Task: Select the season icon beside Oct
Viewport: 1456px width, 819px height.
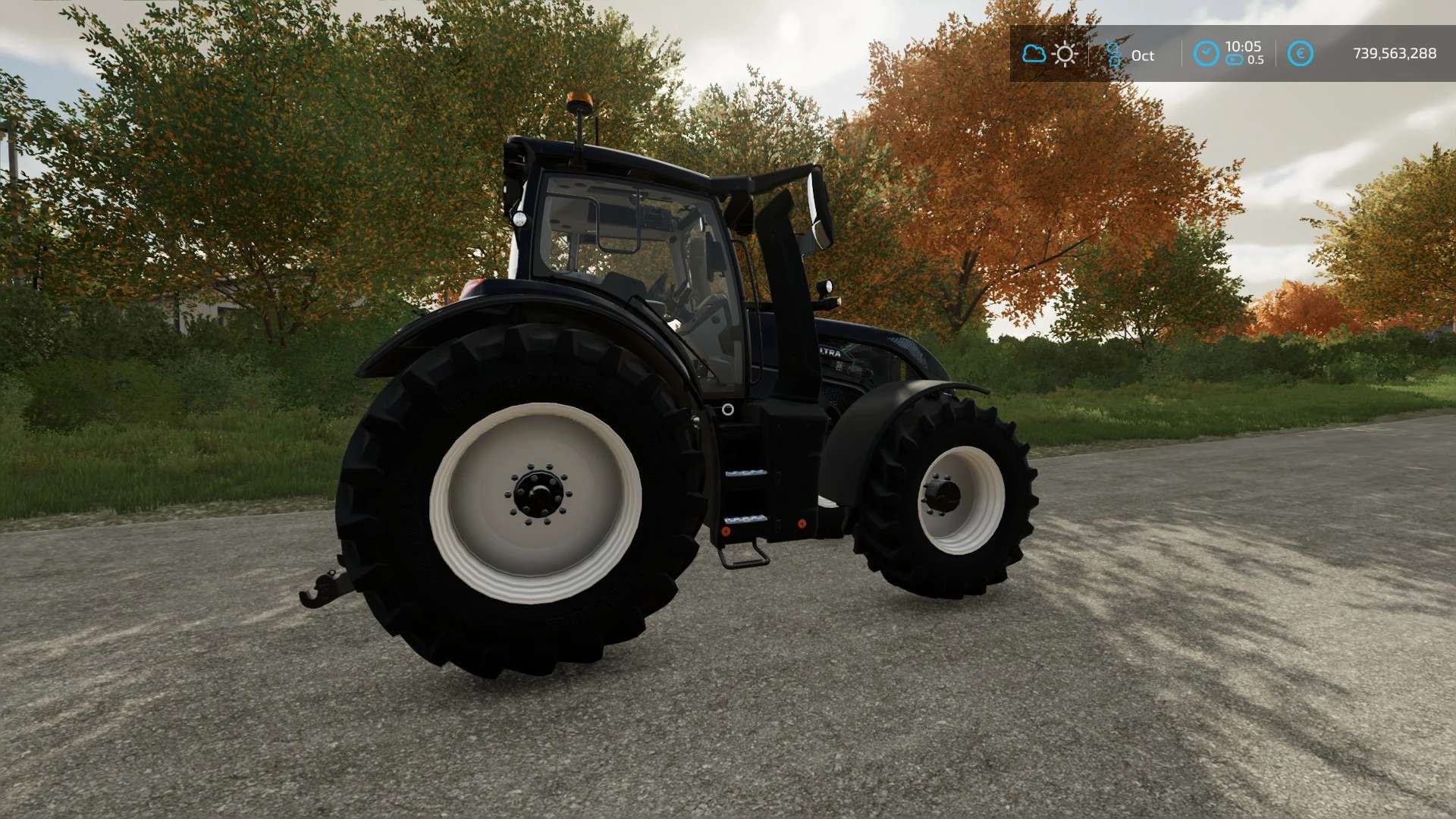Action: [1113, 54]
